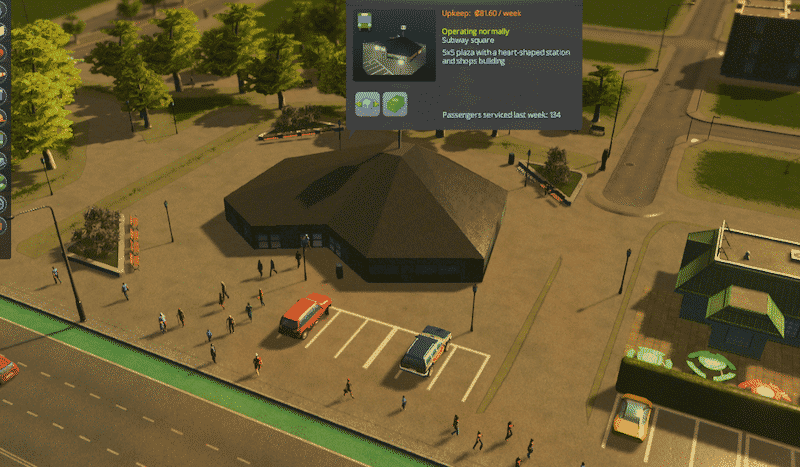The width and height of the screenshot is (800, 467).
Task: Click the green box button
Action: pyautogui.click(x=395, y=103)
